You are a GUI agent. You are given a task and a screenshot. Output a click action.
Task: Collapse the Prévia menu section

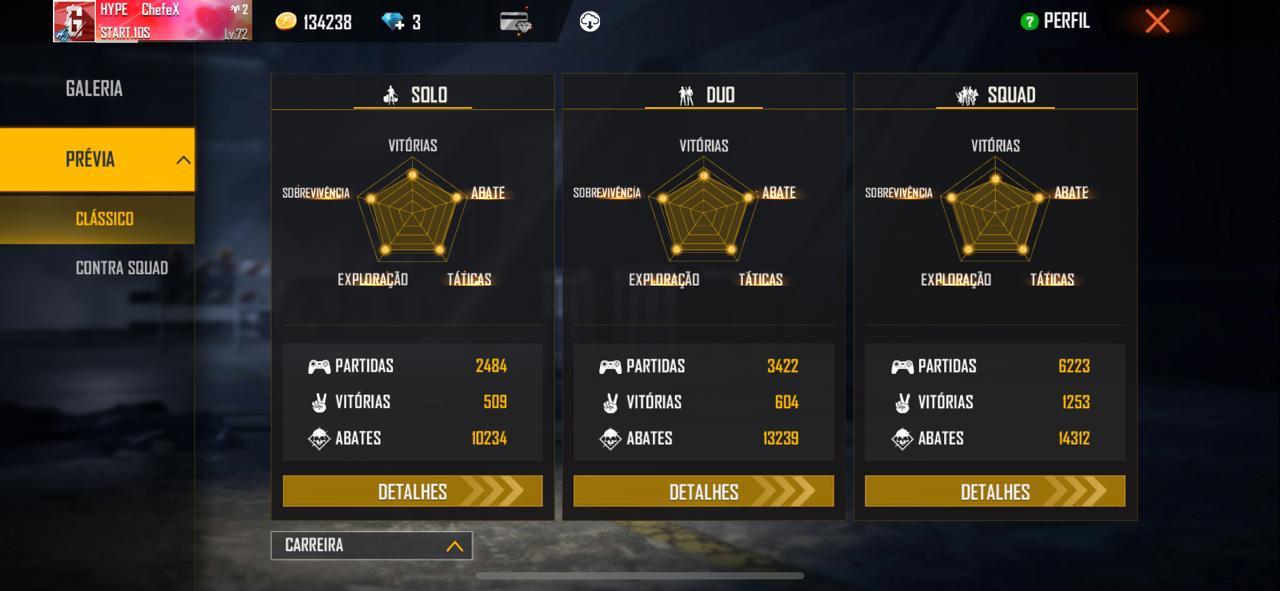coord(183,160)
